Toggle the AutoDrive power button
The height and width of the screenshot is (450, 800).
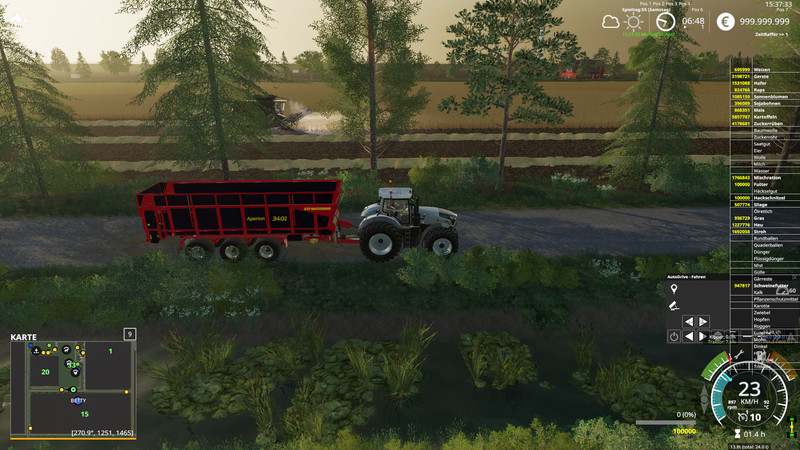click(x=674, y=337)
